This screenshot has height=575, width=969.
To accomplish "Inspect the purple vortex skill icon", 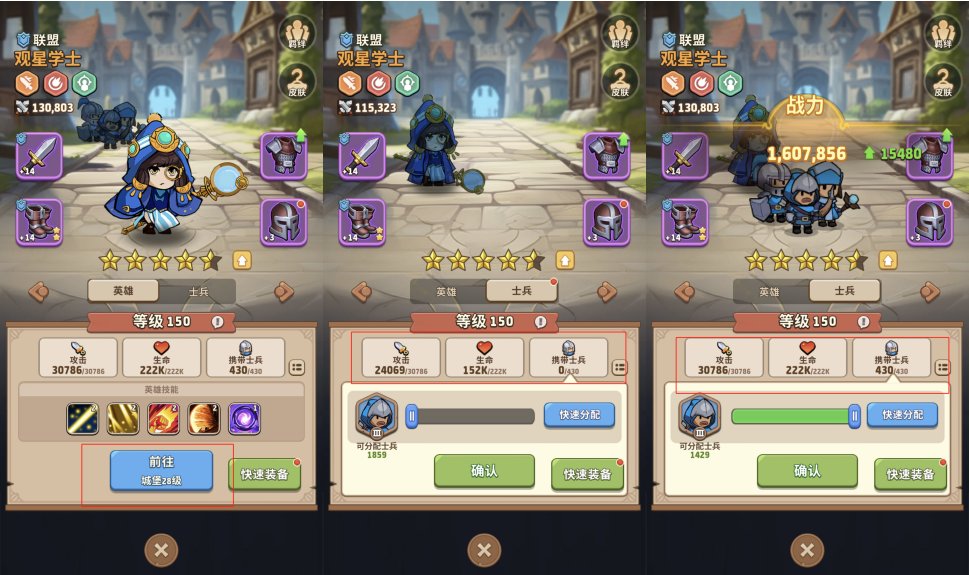I will [x=244, y=418].
